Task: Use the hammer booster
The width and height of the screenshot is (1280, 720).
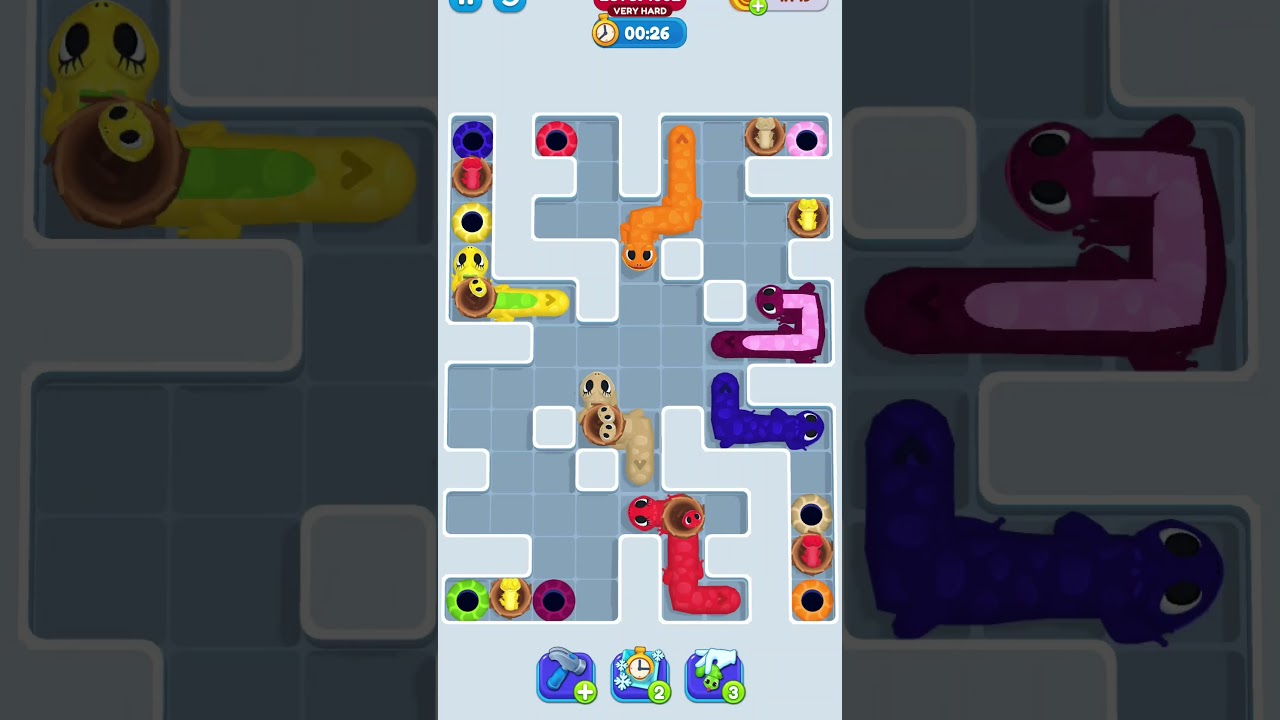Action: tap(566, 674)
